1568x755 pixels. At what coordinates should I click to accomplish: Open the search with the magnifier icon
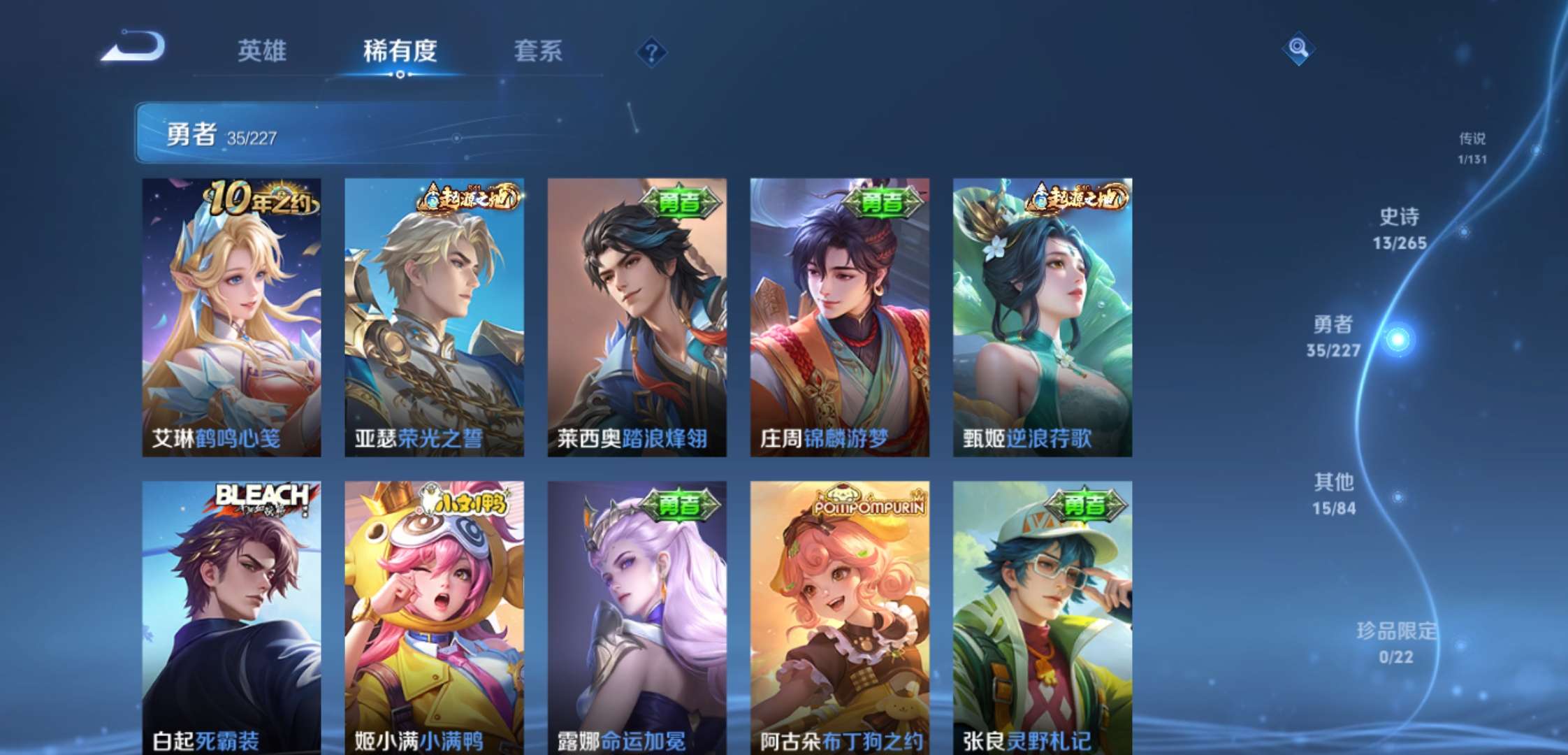(x=1298, y=49)
